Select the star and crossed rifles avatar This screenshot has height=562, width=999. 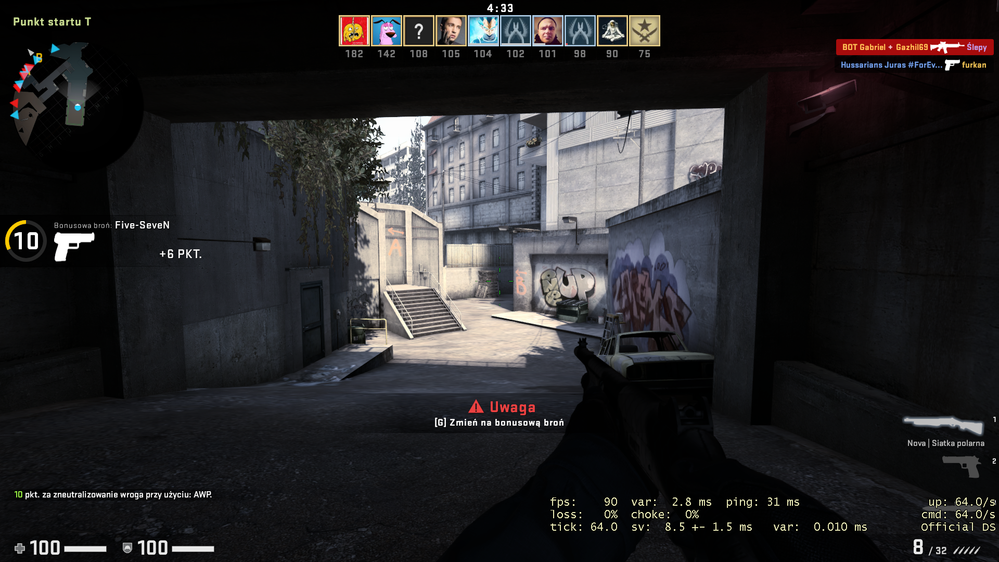[644, 31]
